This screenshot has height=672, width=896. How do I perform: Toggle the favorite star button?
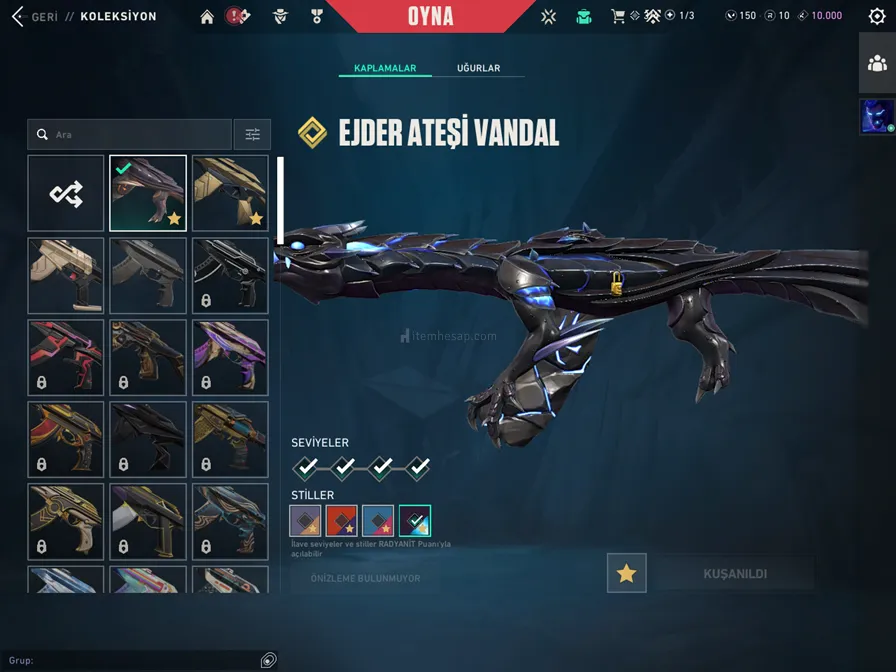click(x=627, y=573)
